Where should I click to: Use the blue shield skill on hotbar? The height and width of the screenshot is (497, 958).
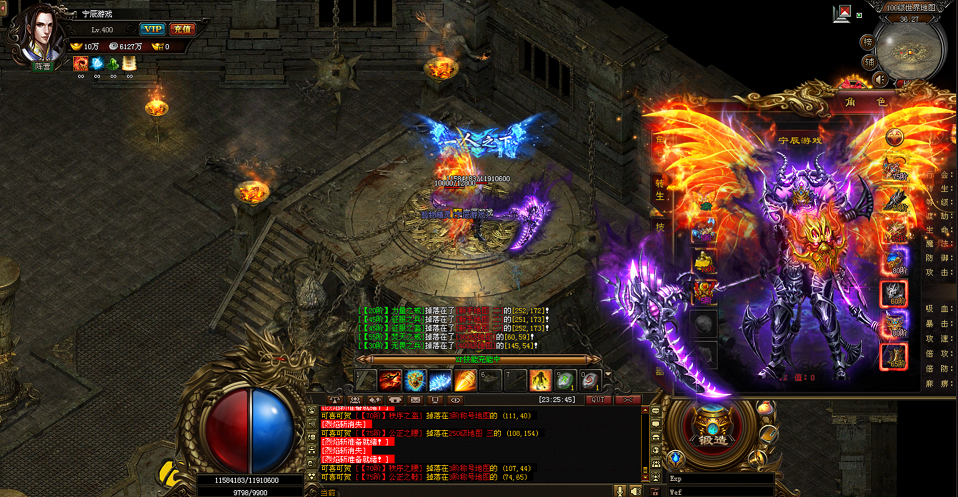[x=415, y=380]
